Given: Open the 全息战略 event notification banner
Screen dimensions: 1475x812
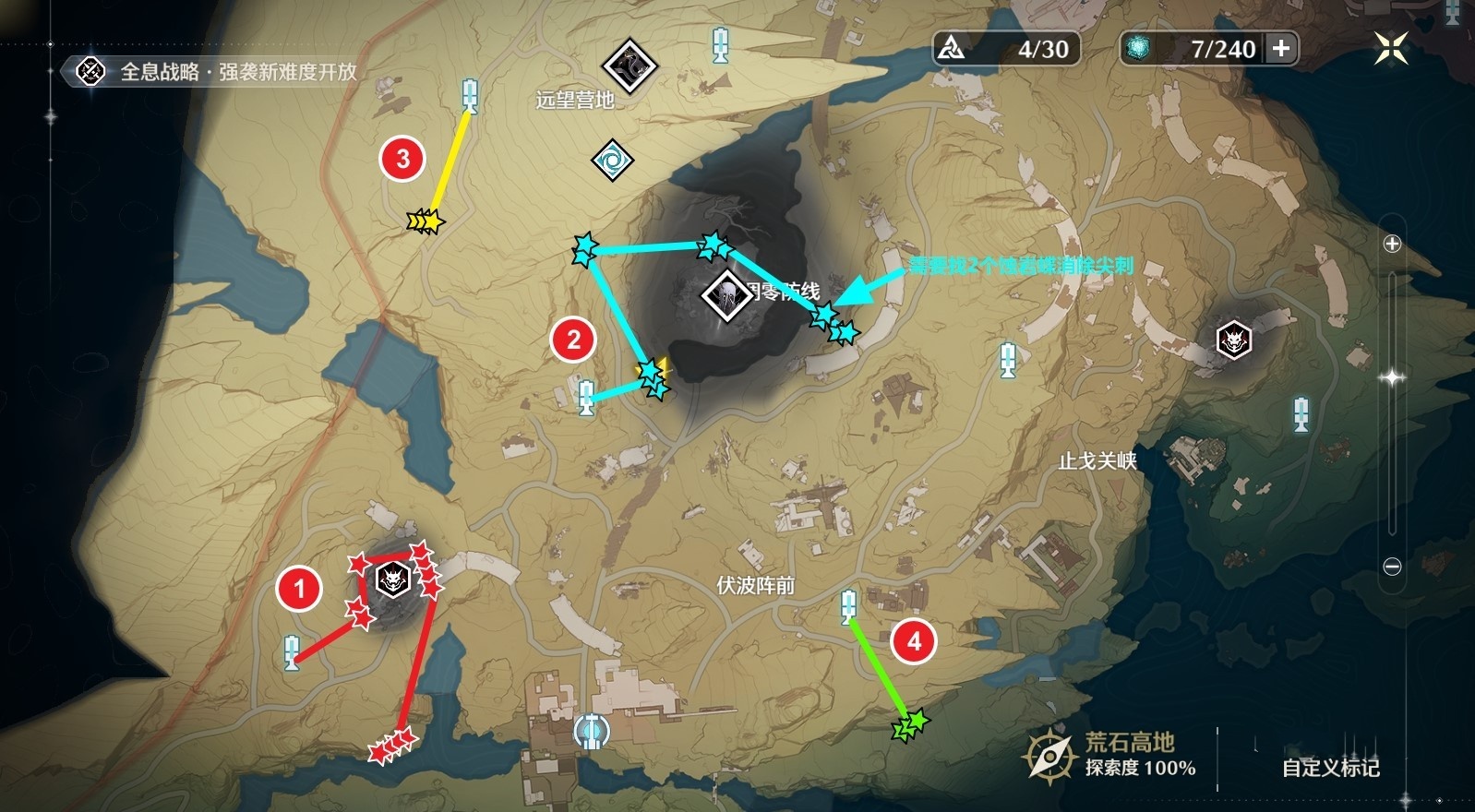Looking at the screenshot, I should pos(222,72).
